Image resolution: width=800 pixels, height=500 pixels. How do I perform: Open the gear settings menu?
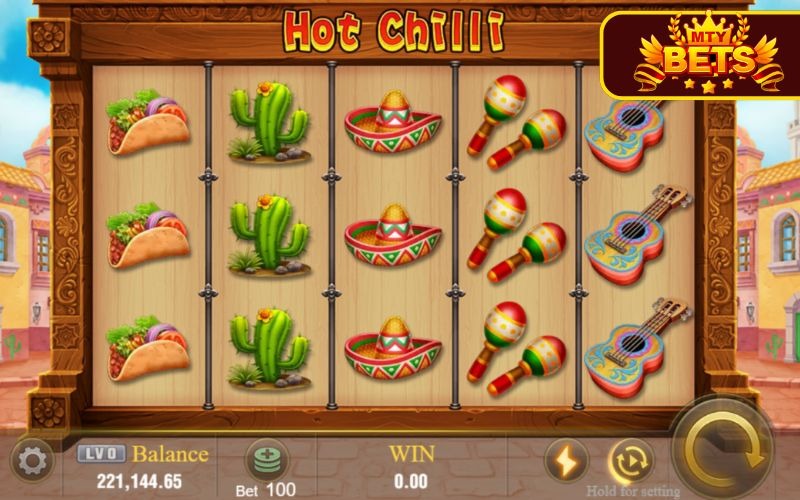click(x=33, y=461)
